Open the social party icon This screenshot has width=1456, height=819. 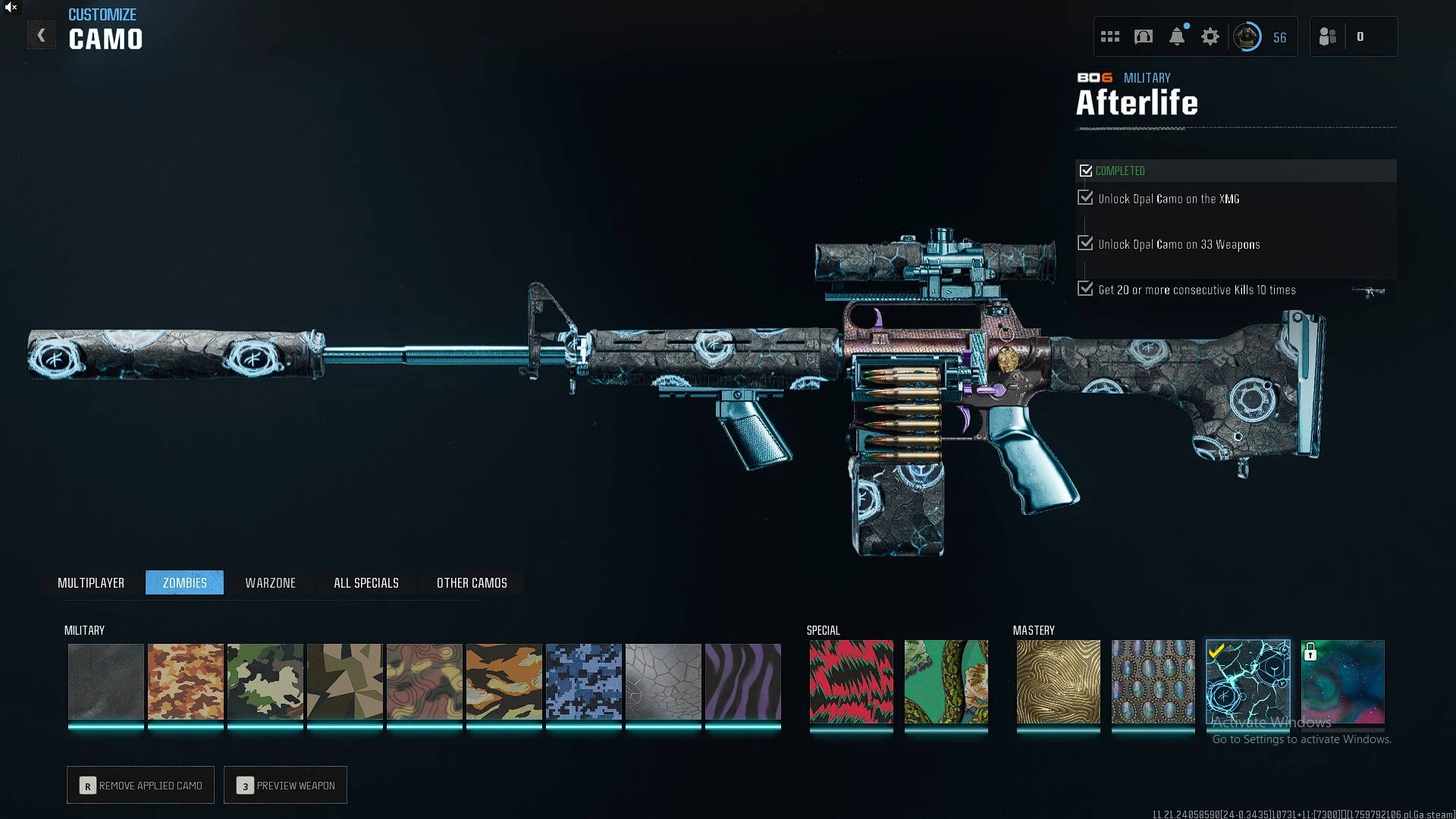1328,36
